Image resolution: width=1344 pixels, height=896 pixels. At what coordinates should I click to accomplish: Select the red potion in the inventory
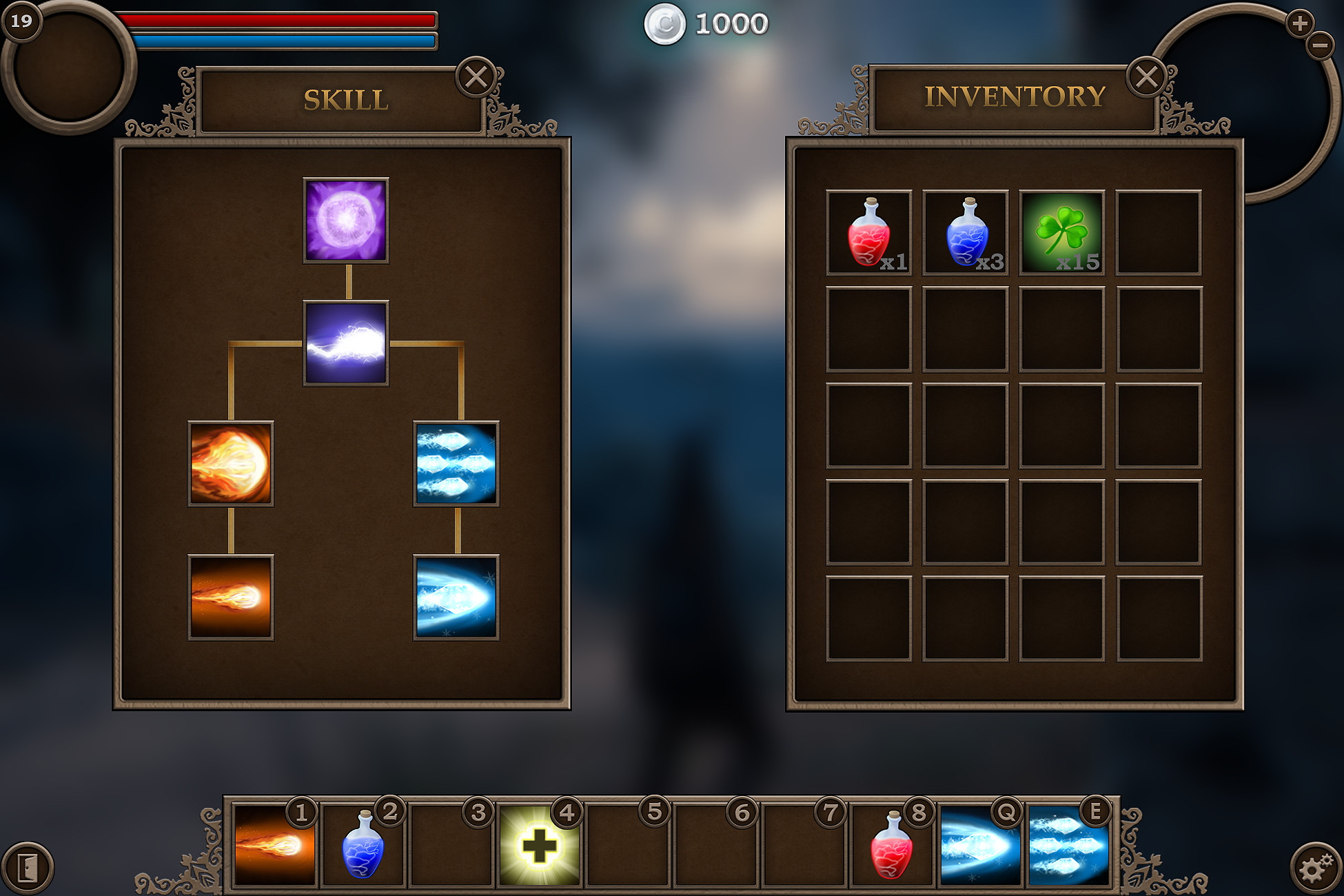(870, 232)
